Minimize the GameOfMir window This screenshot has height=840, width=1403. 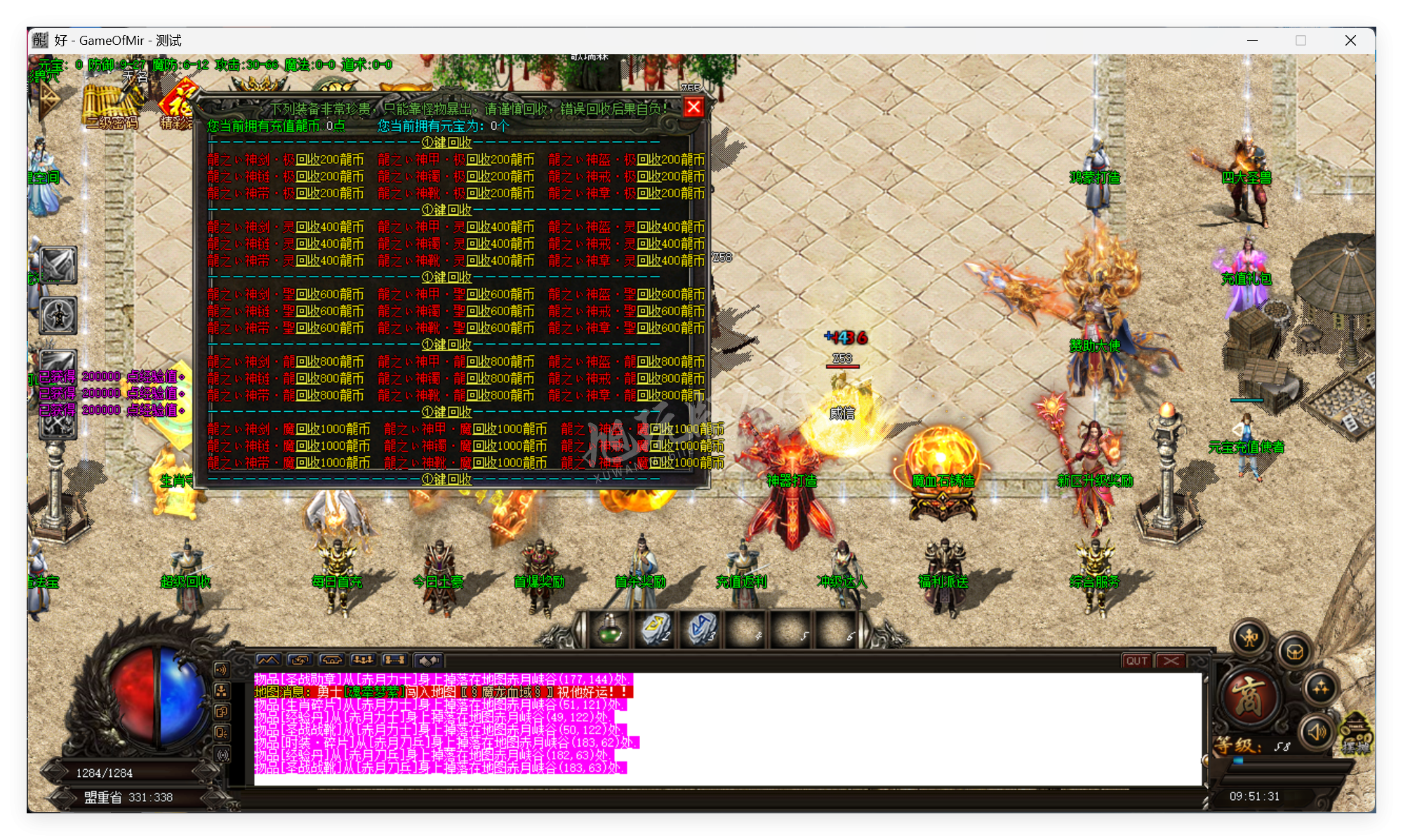pyautogui.click(x=1252, y=41)
